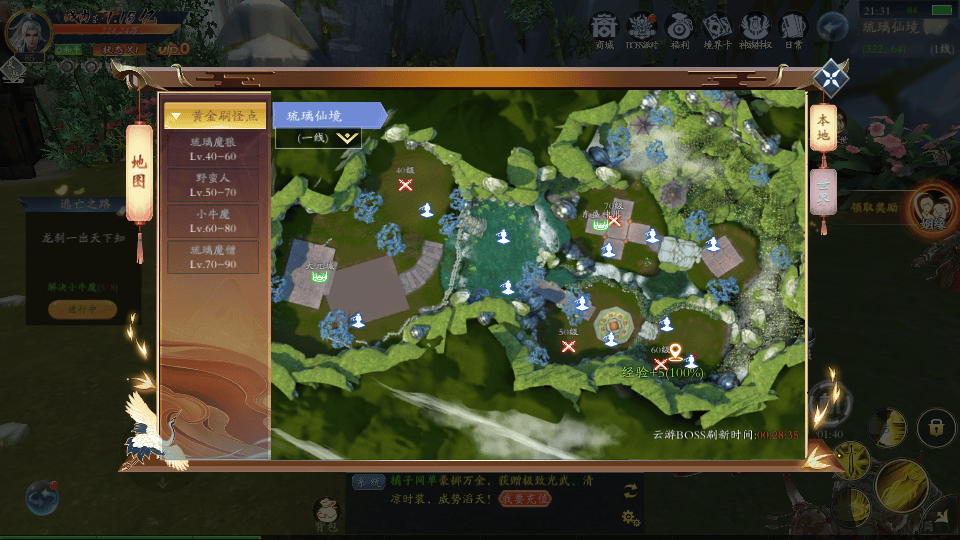Click the 50级 red X marker on map

(x=569, y=346)
